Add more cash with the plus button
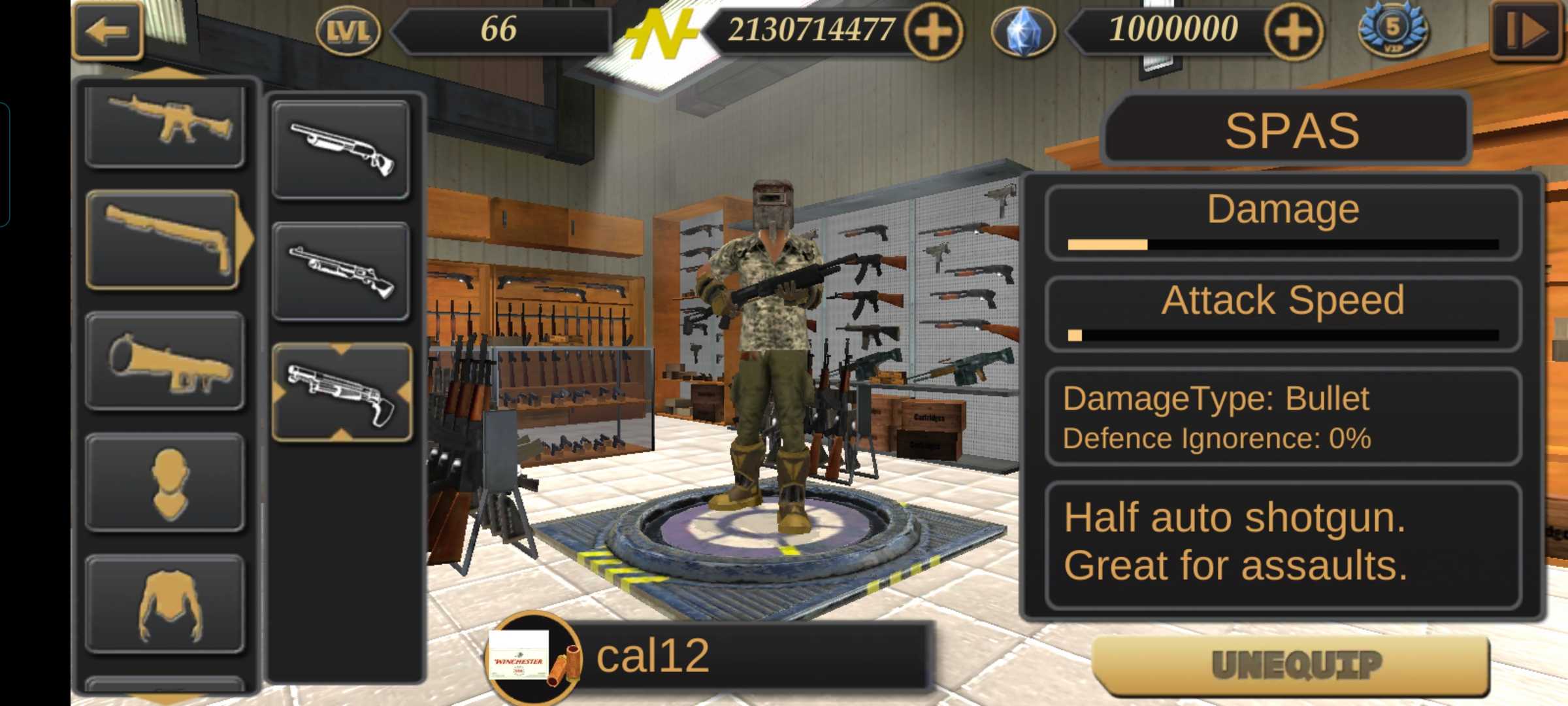 [934, 31]
